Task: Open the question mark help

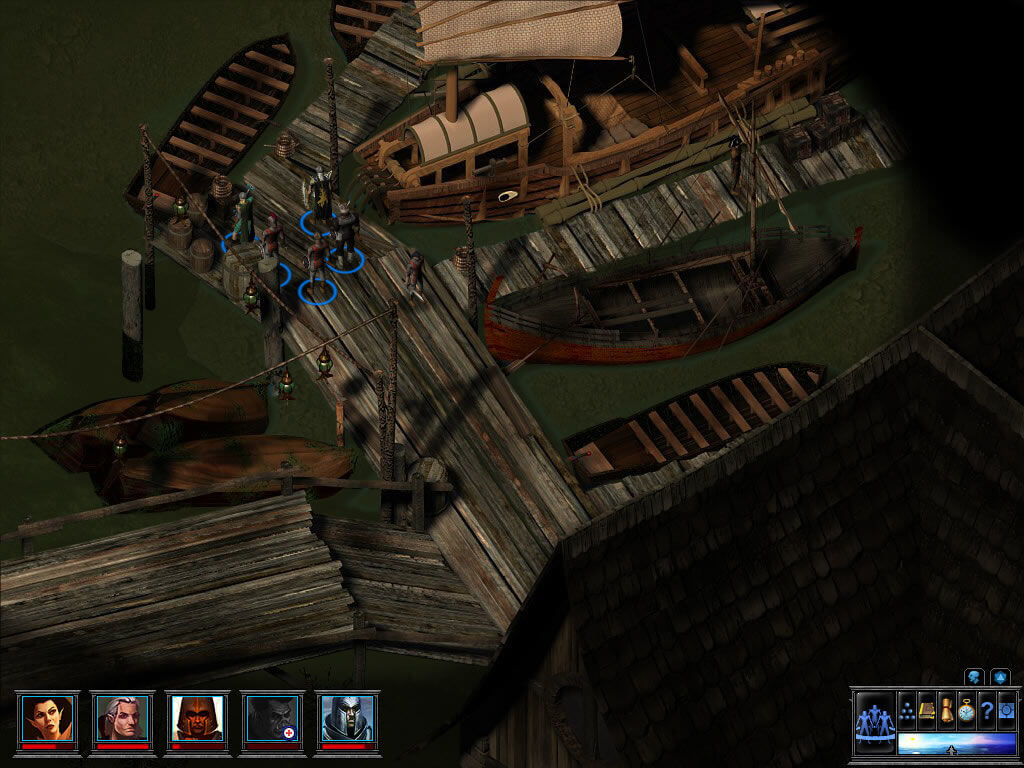Action: (x=986, y=709)
